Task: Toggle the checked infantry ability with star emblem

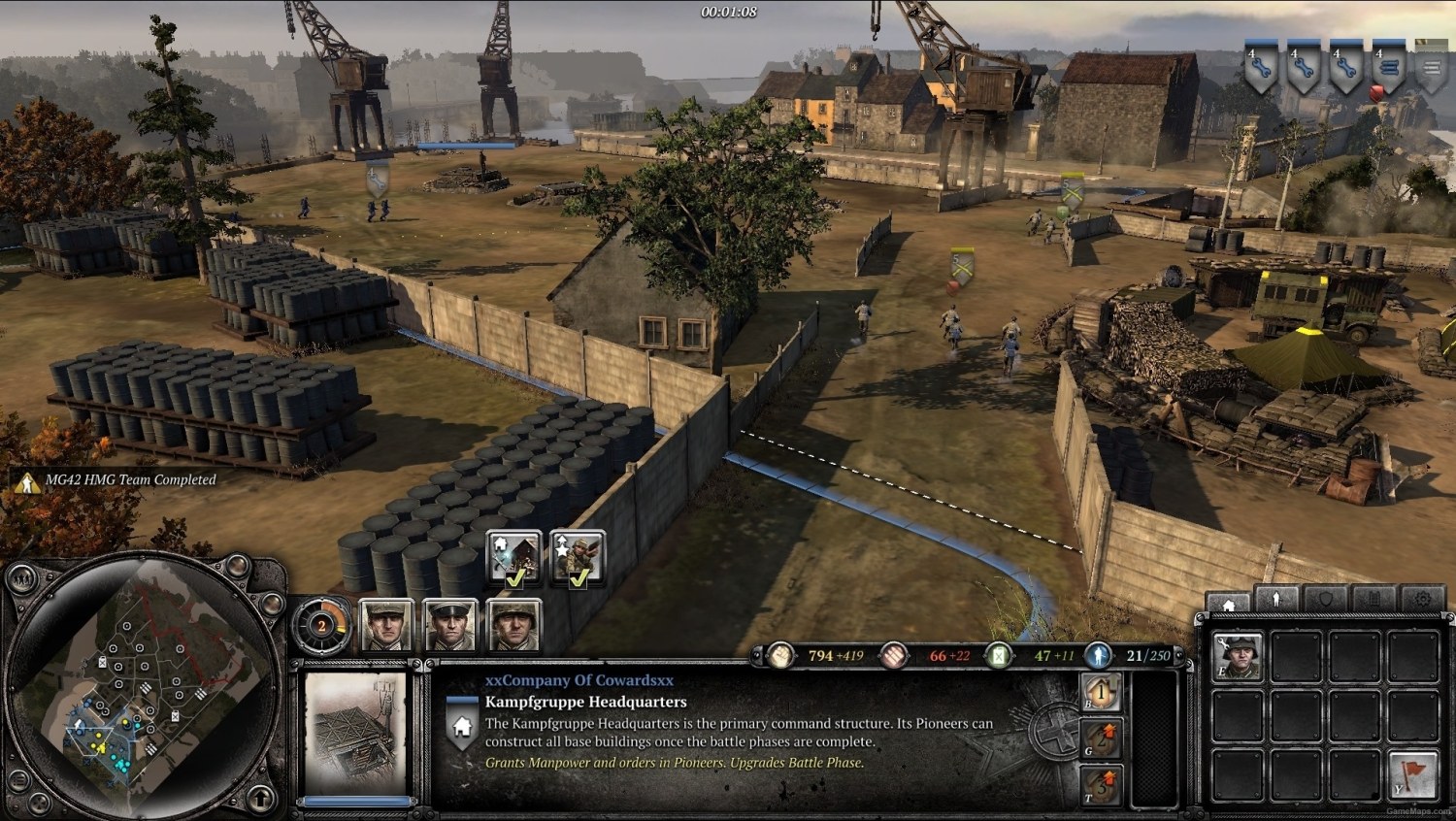Action: pyautogui.click(x=577, y=558)
